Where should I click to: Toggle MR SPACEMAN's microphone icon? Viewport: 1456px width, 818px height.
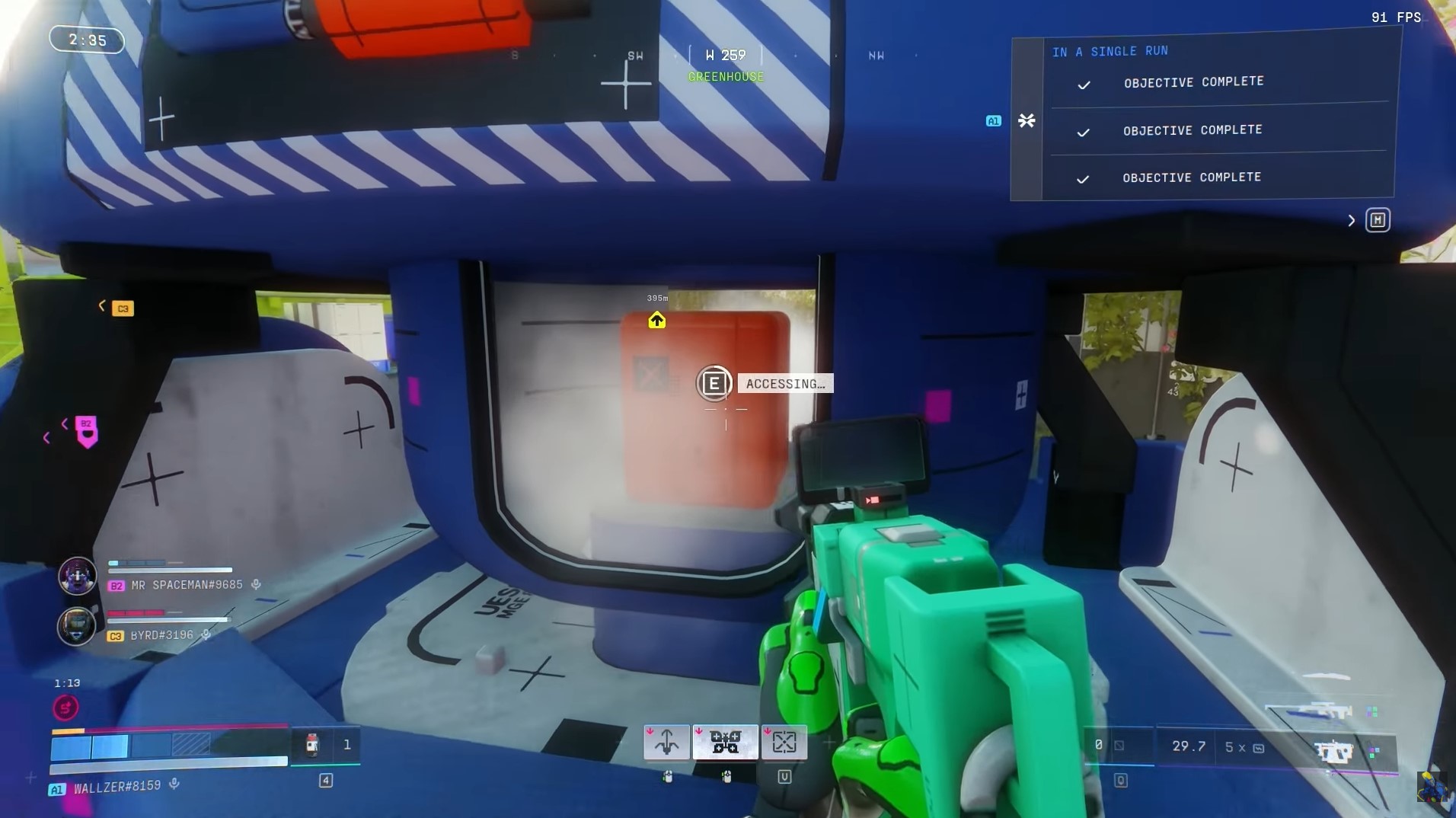pos(254,585)
